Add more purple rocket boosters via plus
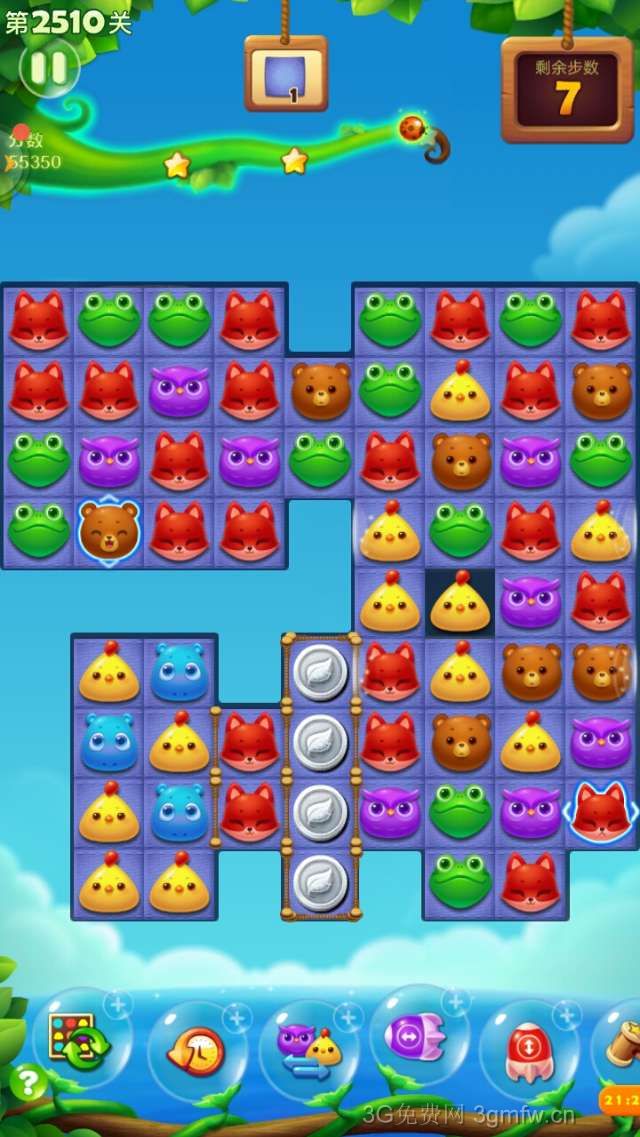640x1137 pixels. coord(455,1001)
